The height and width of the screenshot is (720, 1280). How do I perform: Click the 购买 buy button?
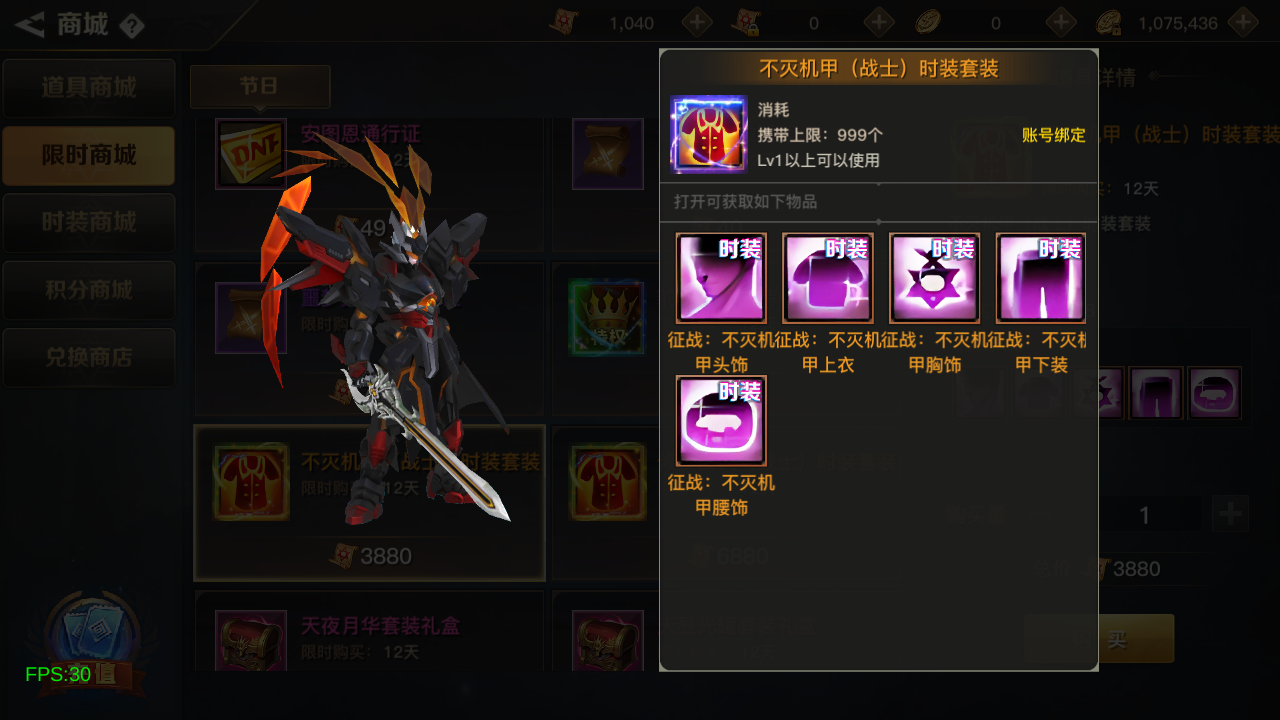click(1117, 639)
